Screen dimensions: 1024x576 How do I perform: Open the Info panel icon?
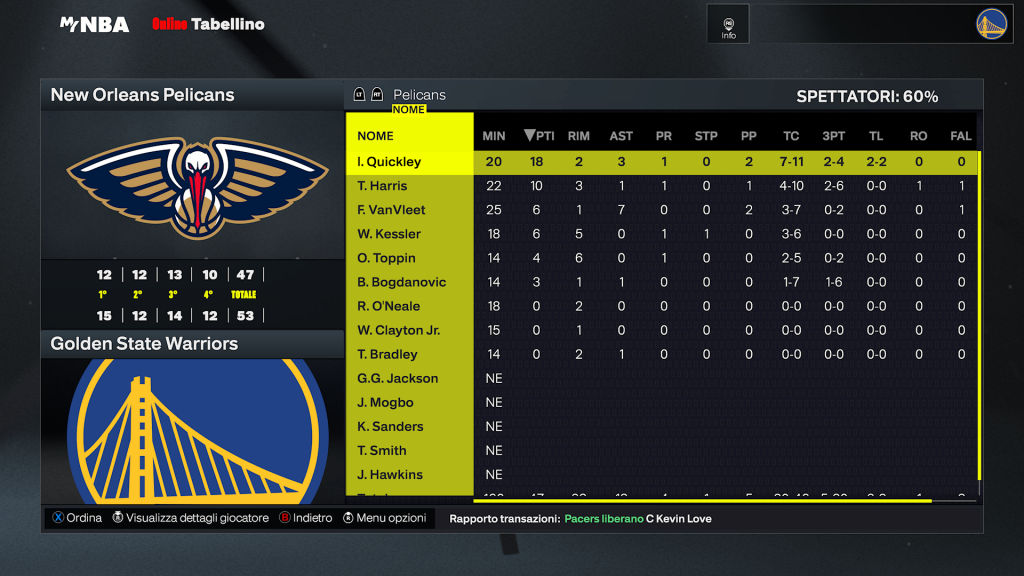[x=728, y=27]
